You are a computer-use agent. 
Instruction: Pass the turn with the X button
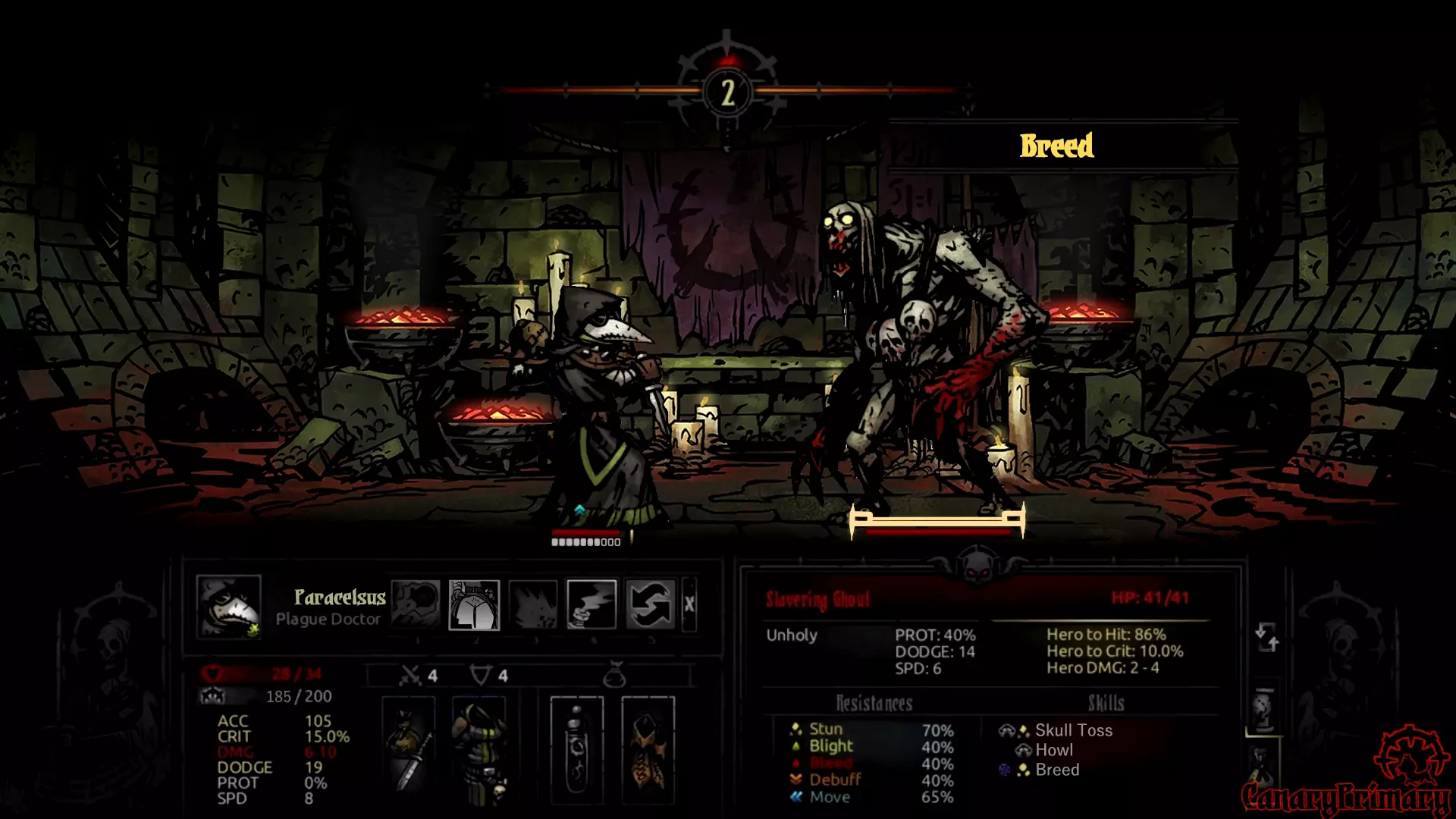coord(689,604)
